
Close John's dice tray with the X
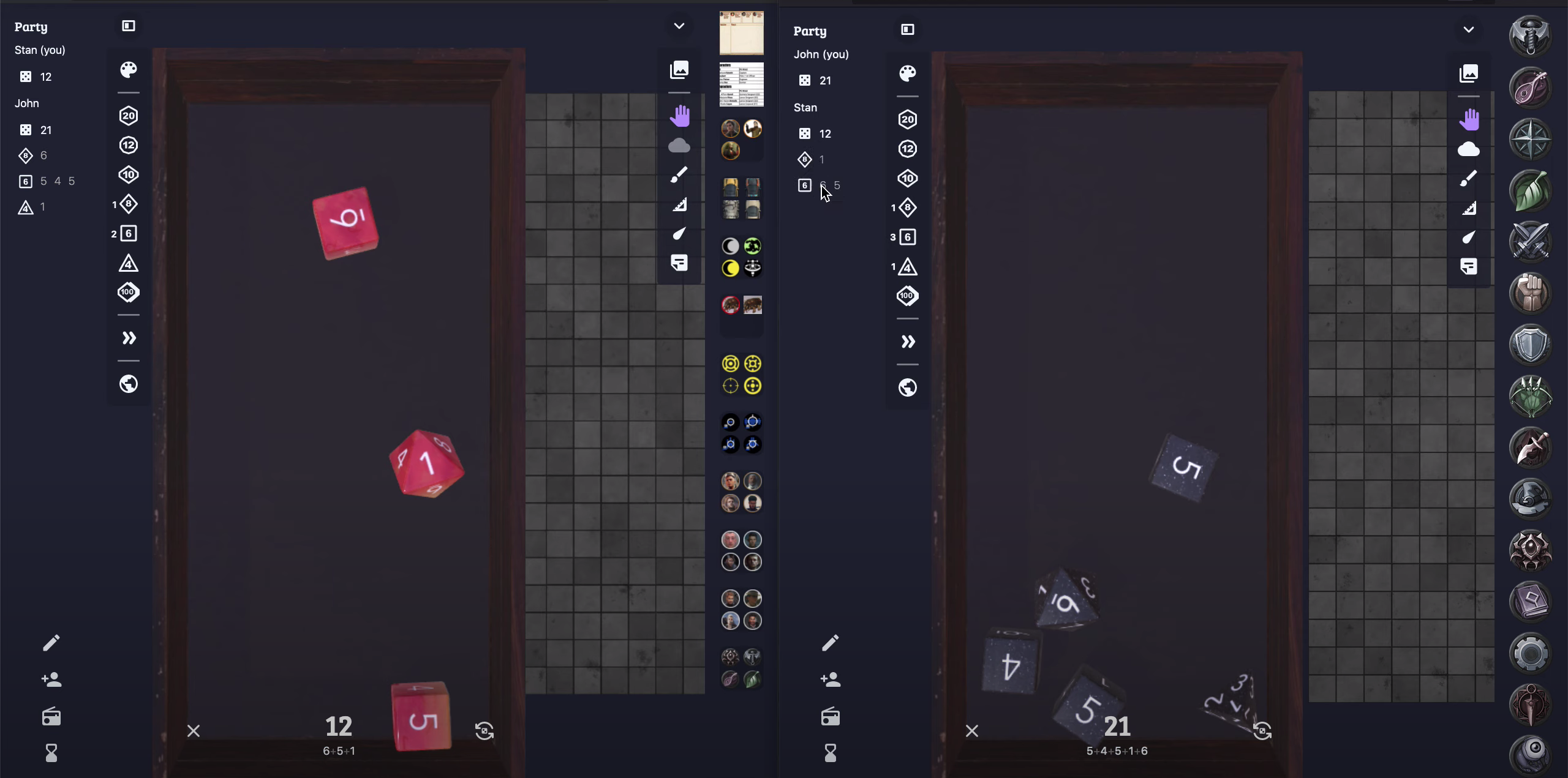coord(972,730)
